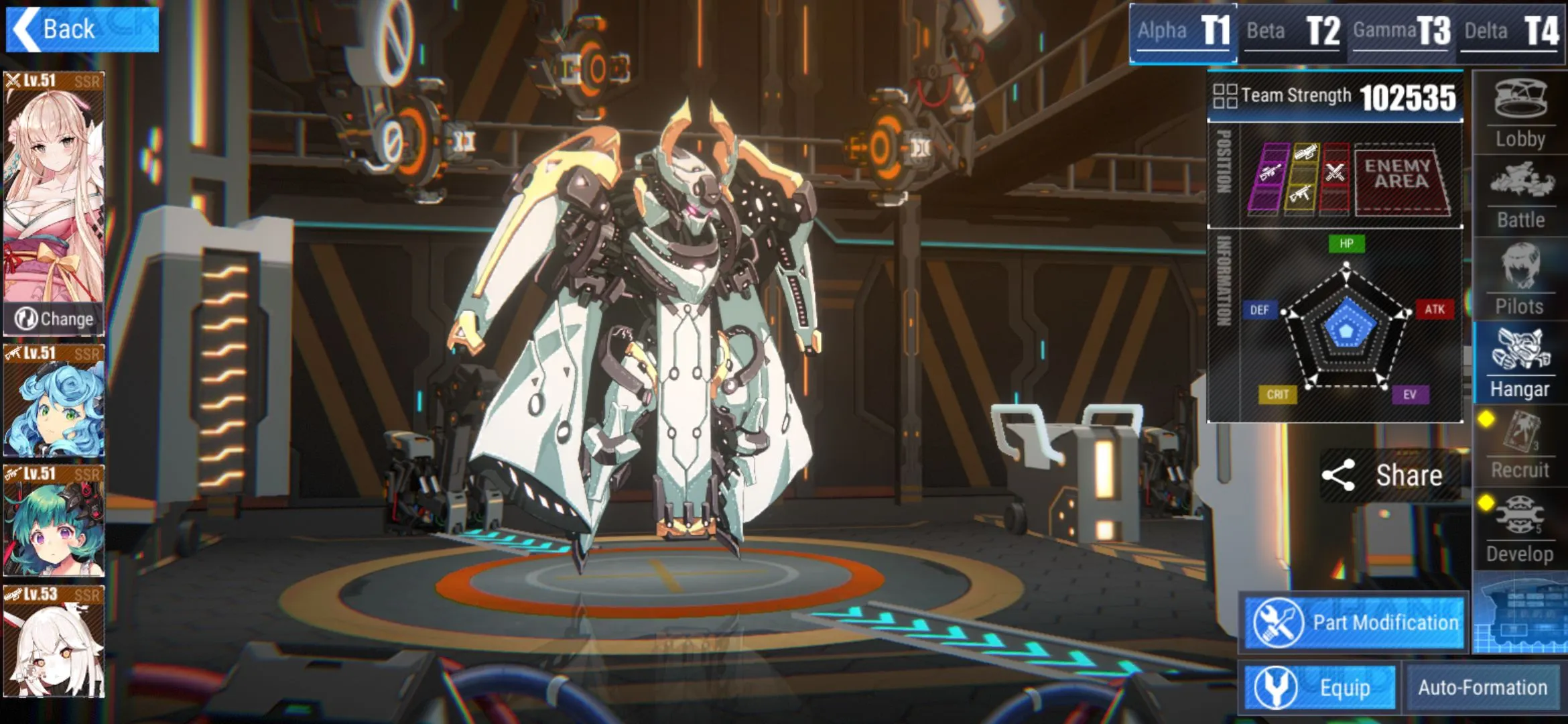
Task: Open the Gamma T3 team tab
Action: (1401, 32)
